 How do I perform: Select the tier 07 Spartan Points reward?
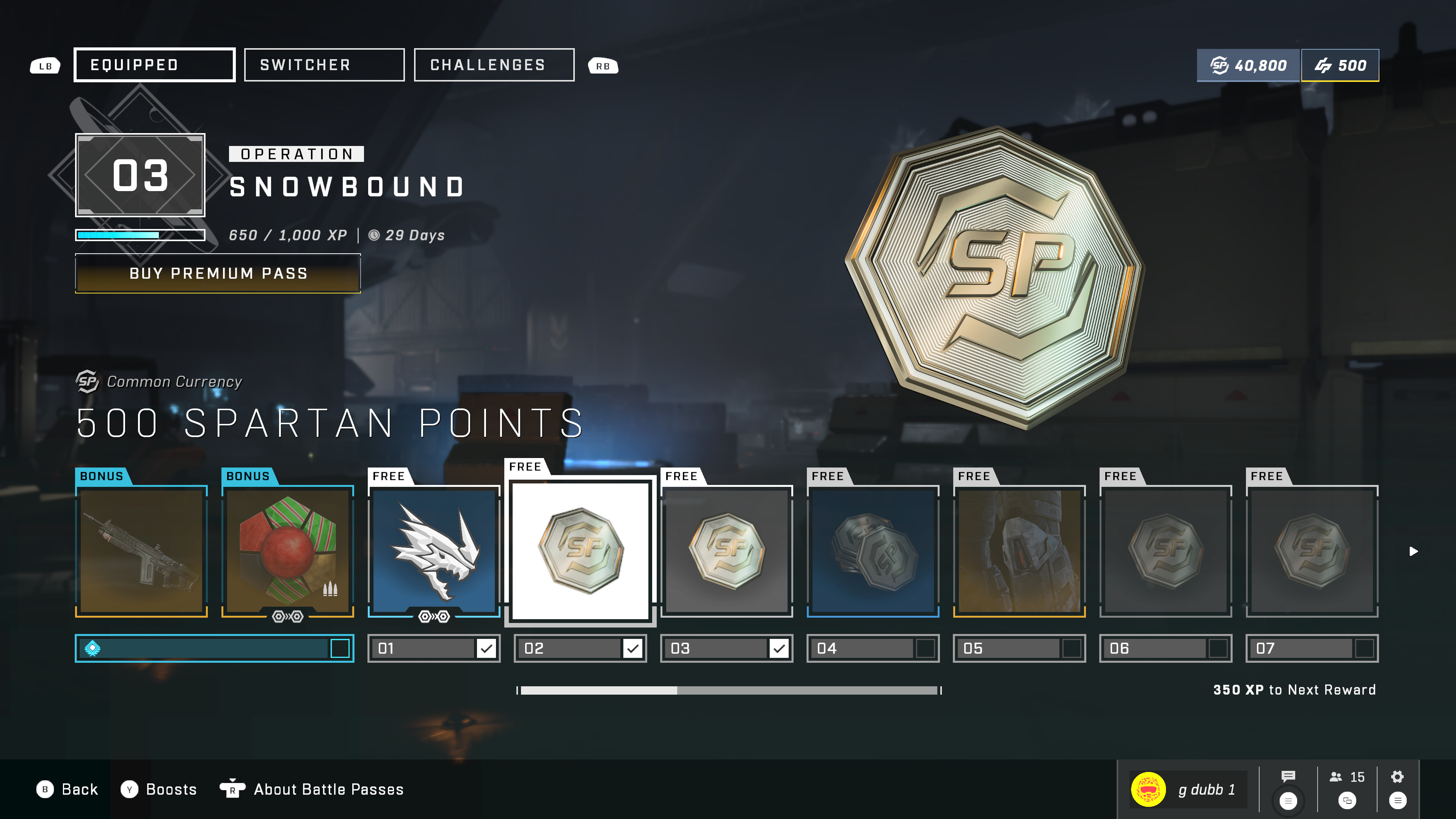click(x=1312, y=551)
